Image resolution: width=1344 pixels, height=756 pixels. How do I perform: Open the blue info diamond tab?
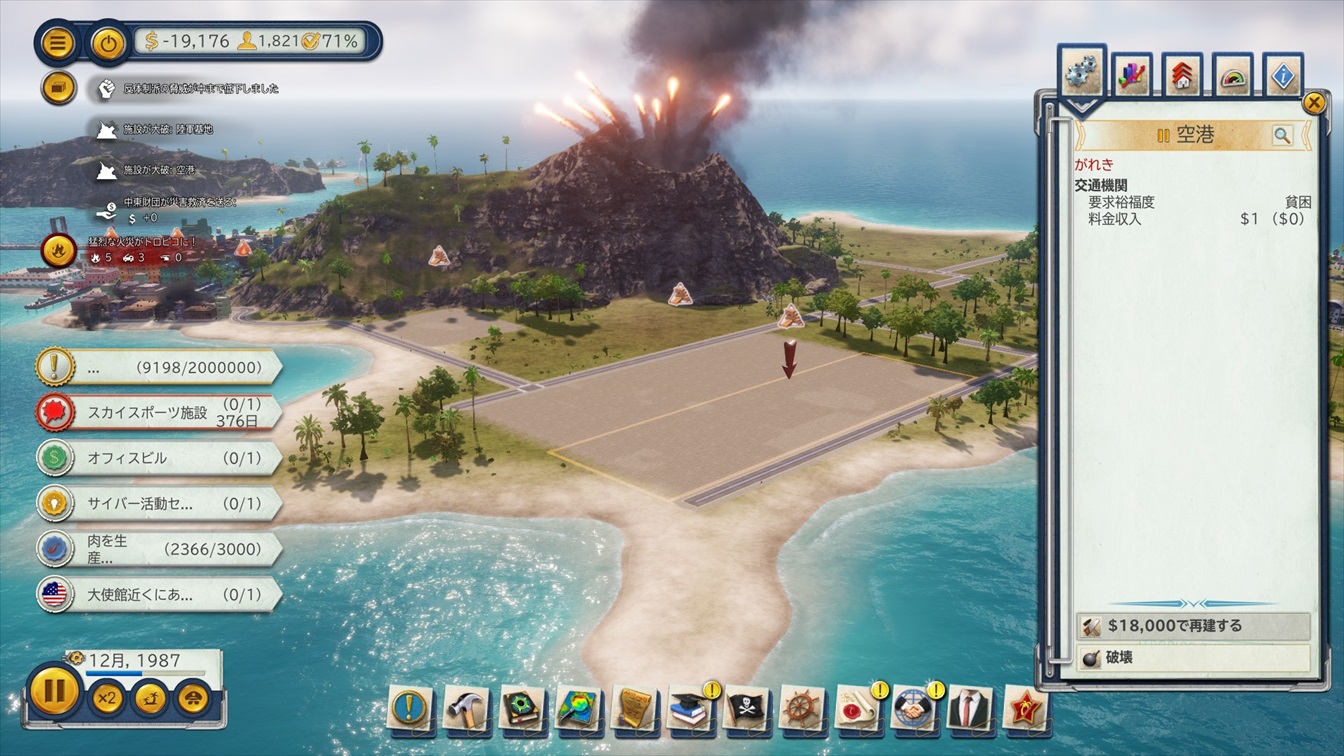click(x=1284, y=76)
